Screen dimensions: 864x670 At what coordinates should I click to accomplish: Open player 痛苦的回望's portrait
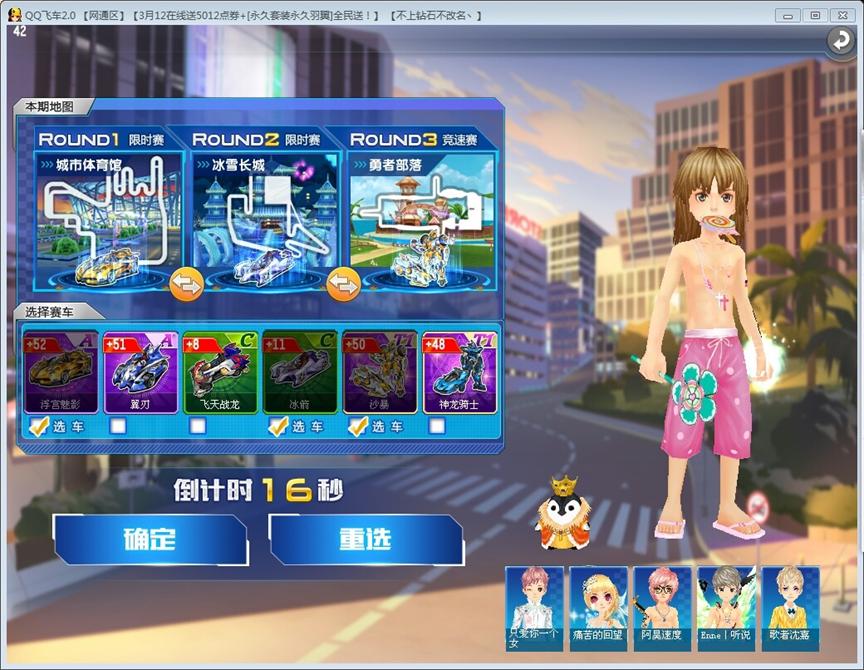pos(598,604)
